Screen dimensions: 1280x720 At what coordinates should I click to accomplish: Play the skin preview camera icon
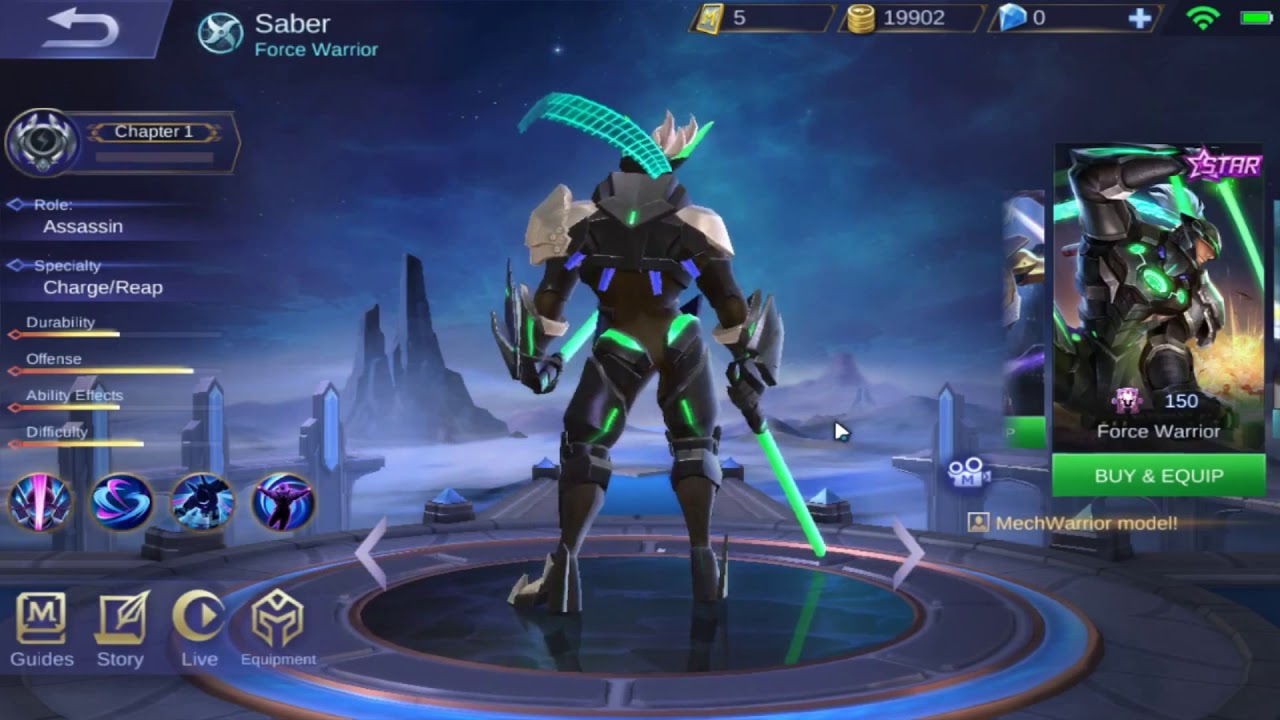point(968,472)
